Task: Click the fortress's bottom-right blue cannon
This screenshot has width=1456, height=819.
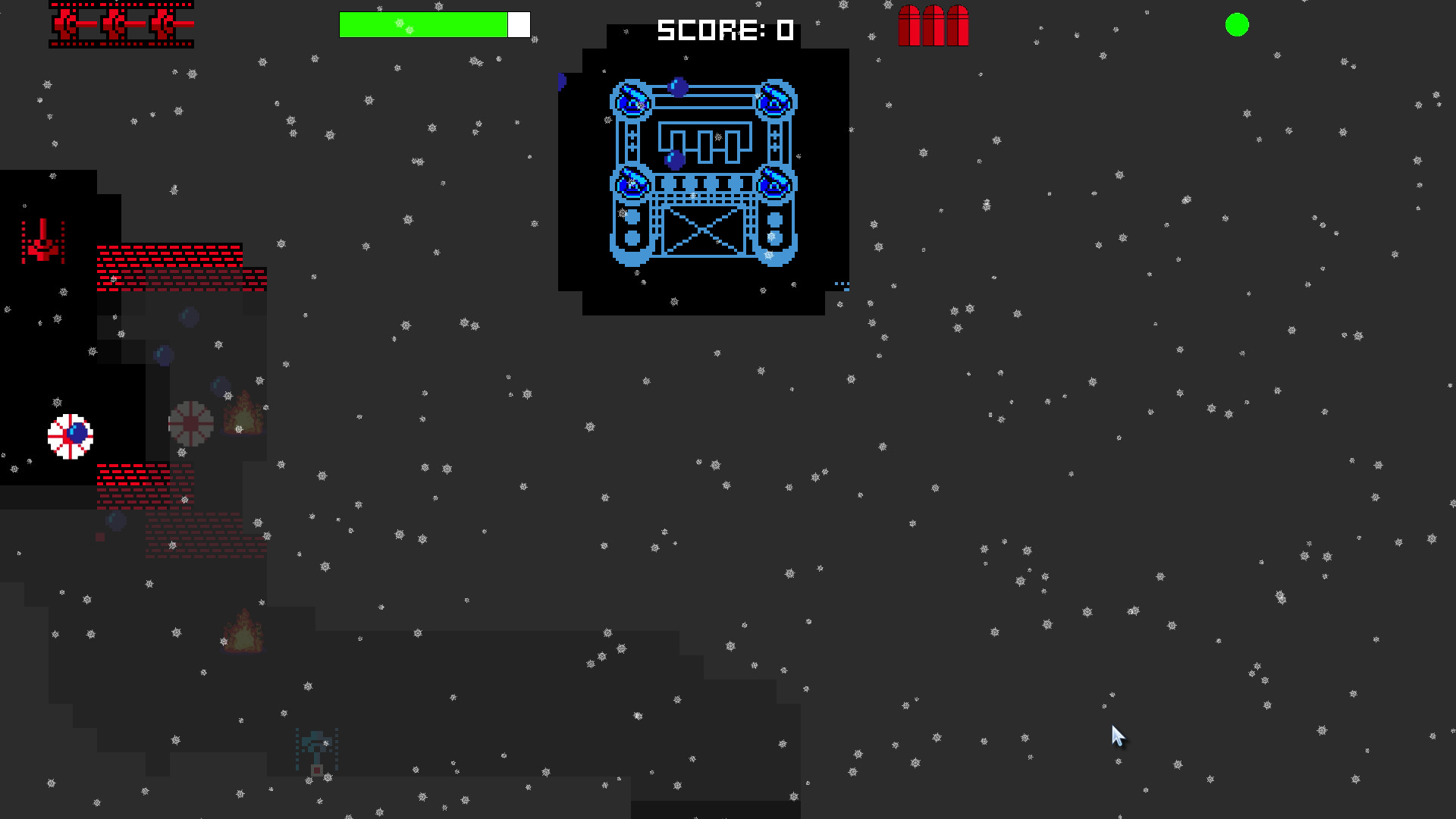Action: pos(773,184)
